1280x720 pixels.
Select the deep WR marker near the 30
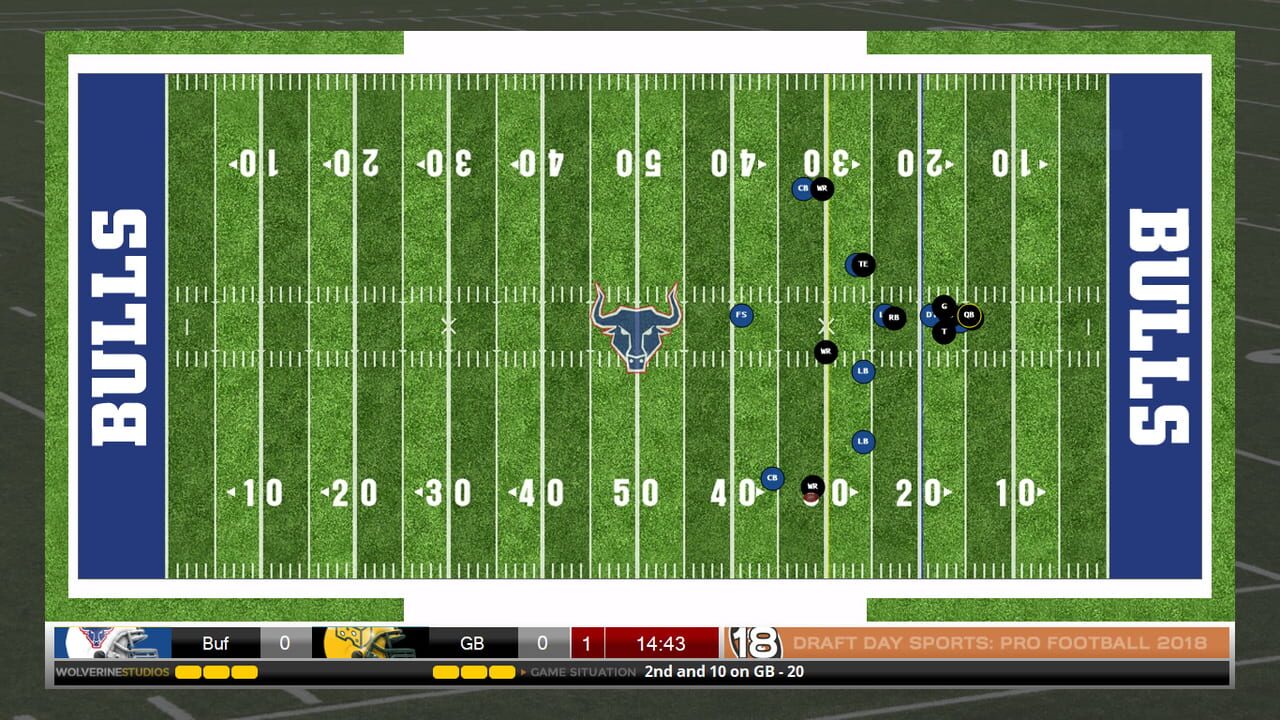click(823, 188)
